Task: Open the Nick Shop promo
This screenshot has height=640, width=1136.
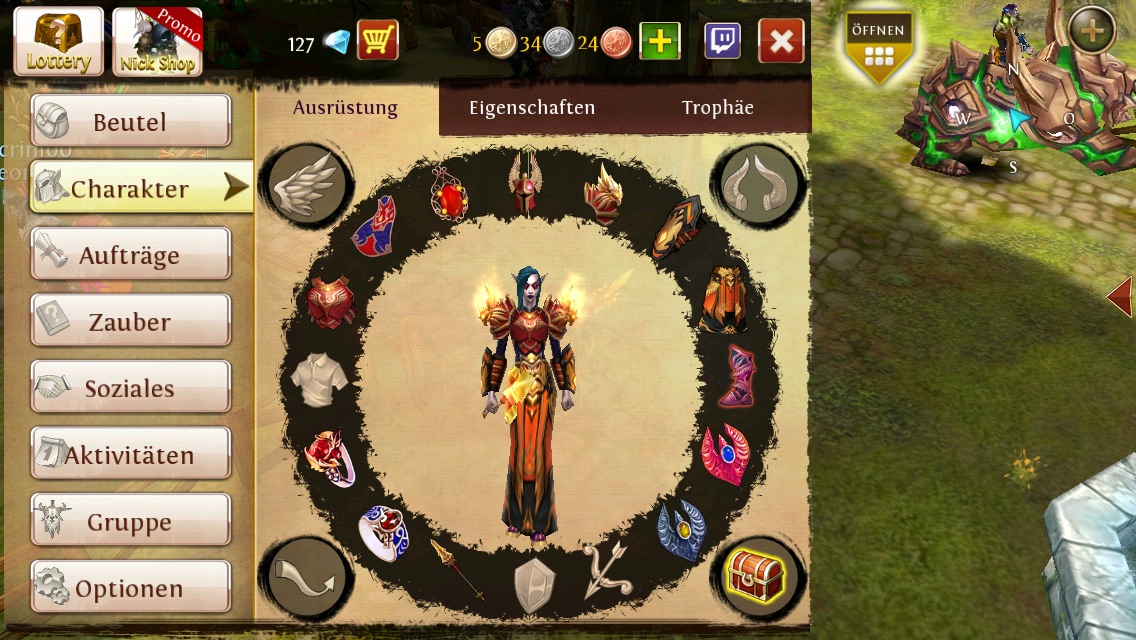Action: point(157,42)
